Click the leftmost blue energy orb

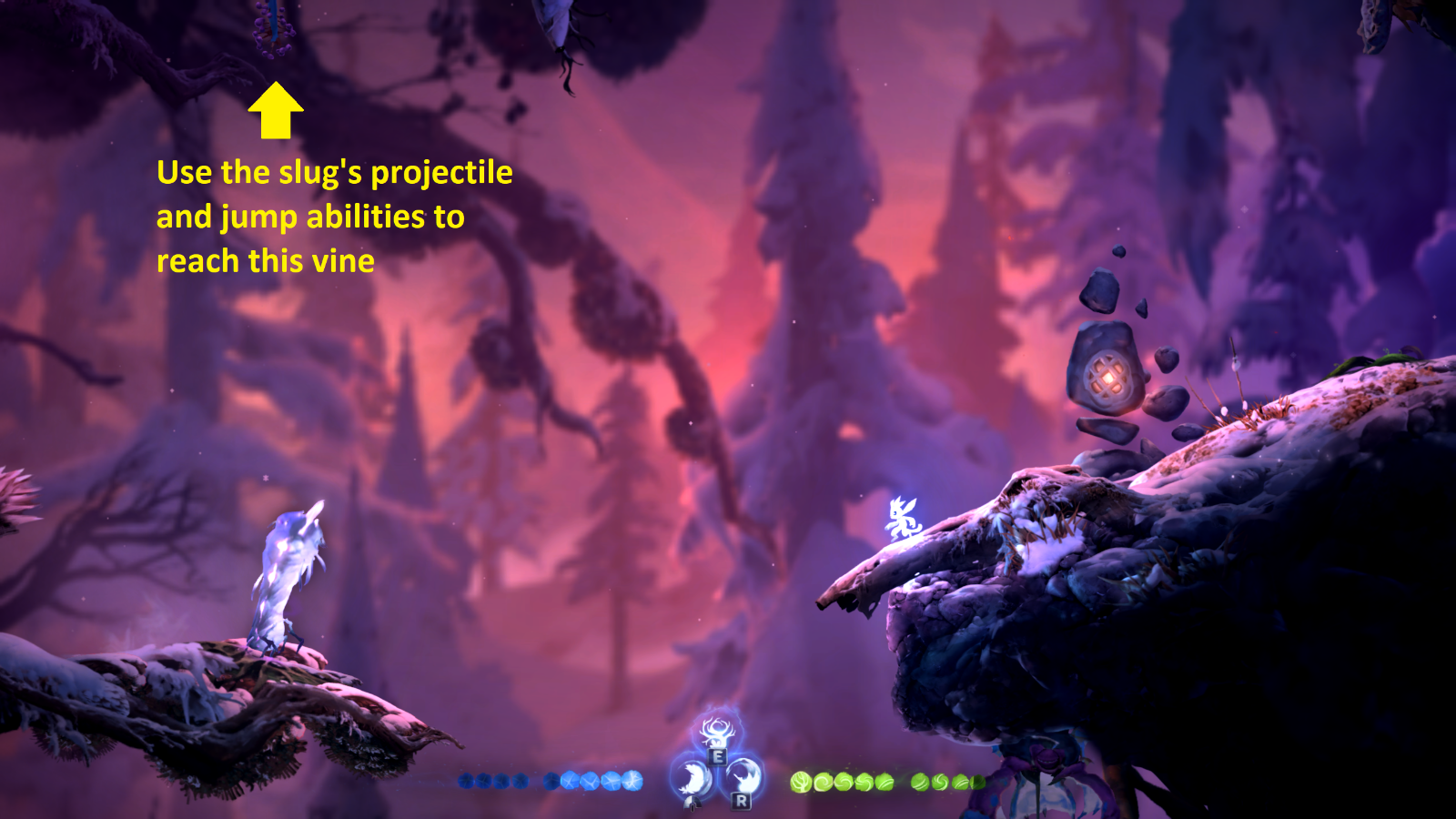click(465, 780)
